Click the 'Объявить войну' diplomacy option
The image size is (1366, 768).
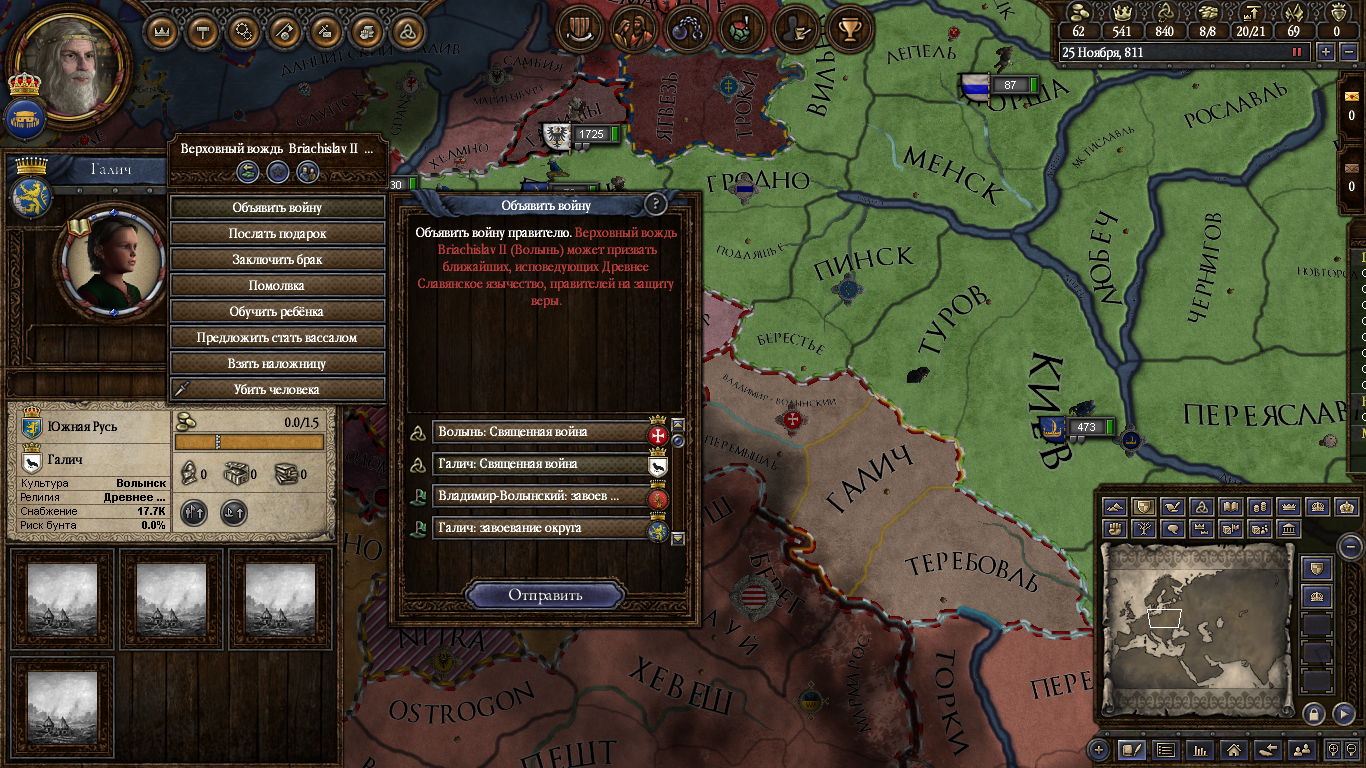pos(277,208)
